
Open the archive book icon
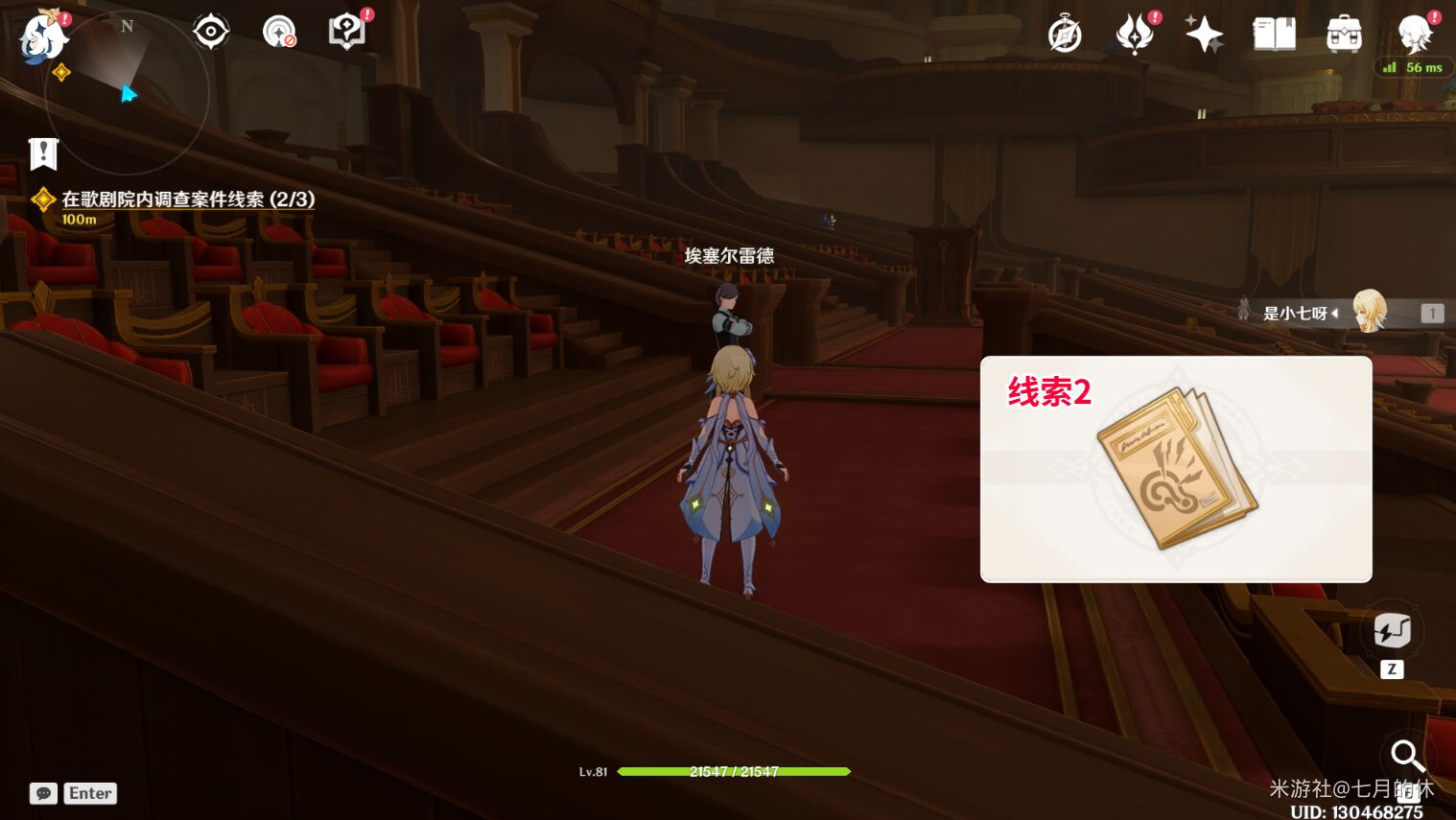pyautogui.click(x=1274, y=33)
